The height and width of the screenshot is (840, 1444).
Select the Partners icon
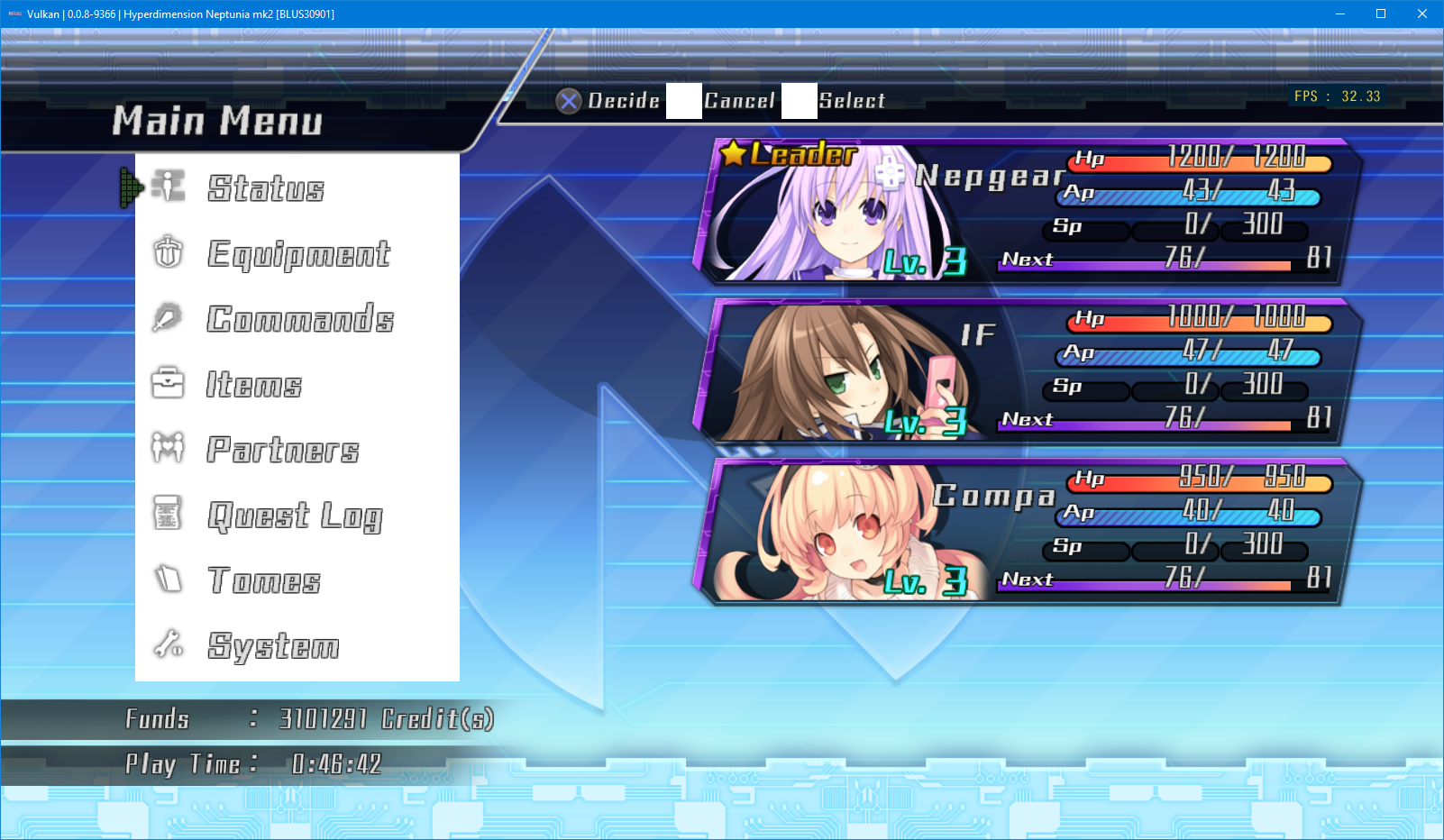pos(168,449)
